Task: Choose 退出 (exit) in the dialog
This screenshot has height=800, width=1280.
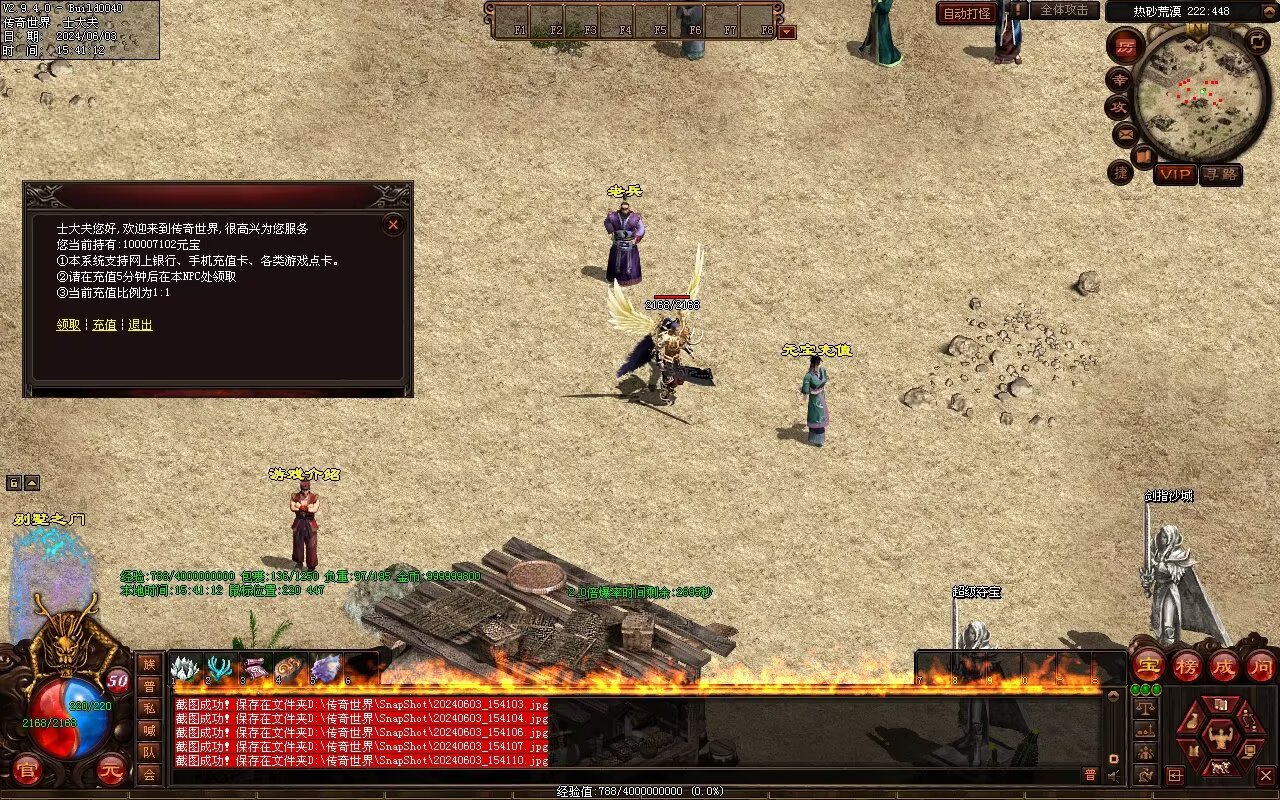Action: click(140, 325)
